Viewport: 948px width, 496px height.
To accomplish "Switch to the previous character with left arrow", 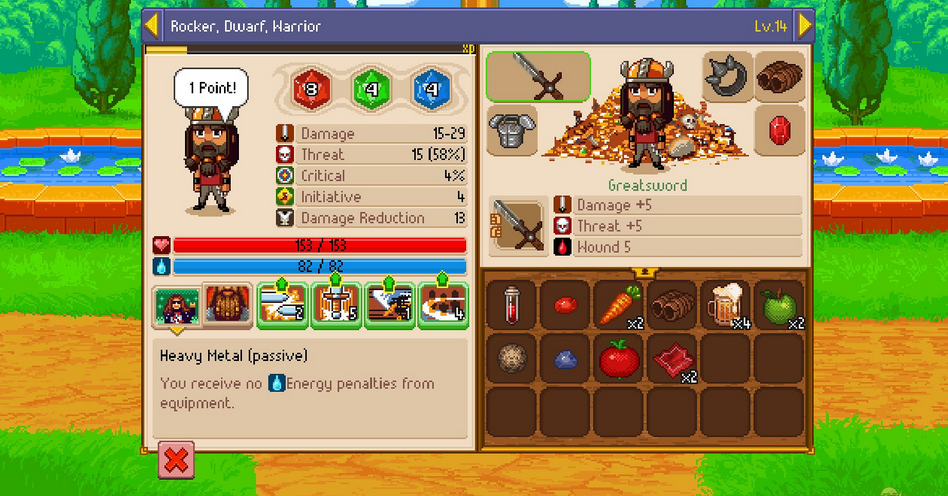I will (x=152, y=25).
